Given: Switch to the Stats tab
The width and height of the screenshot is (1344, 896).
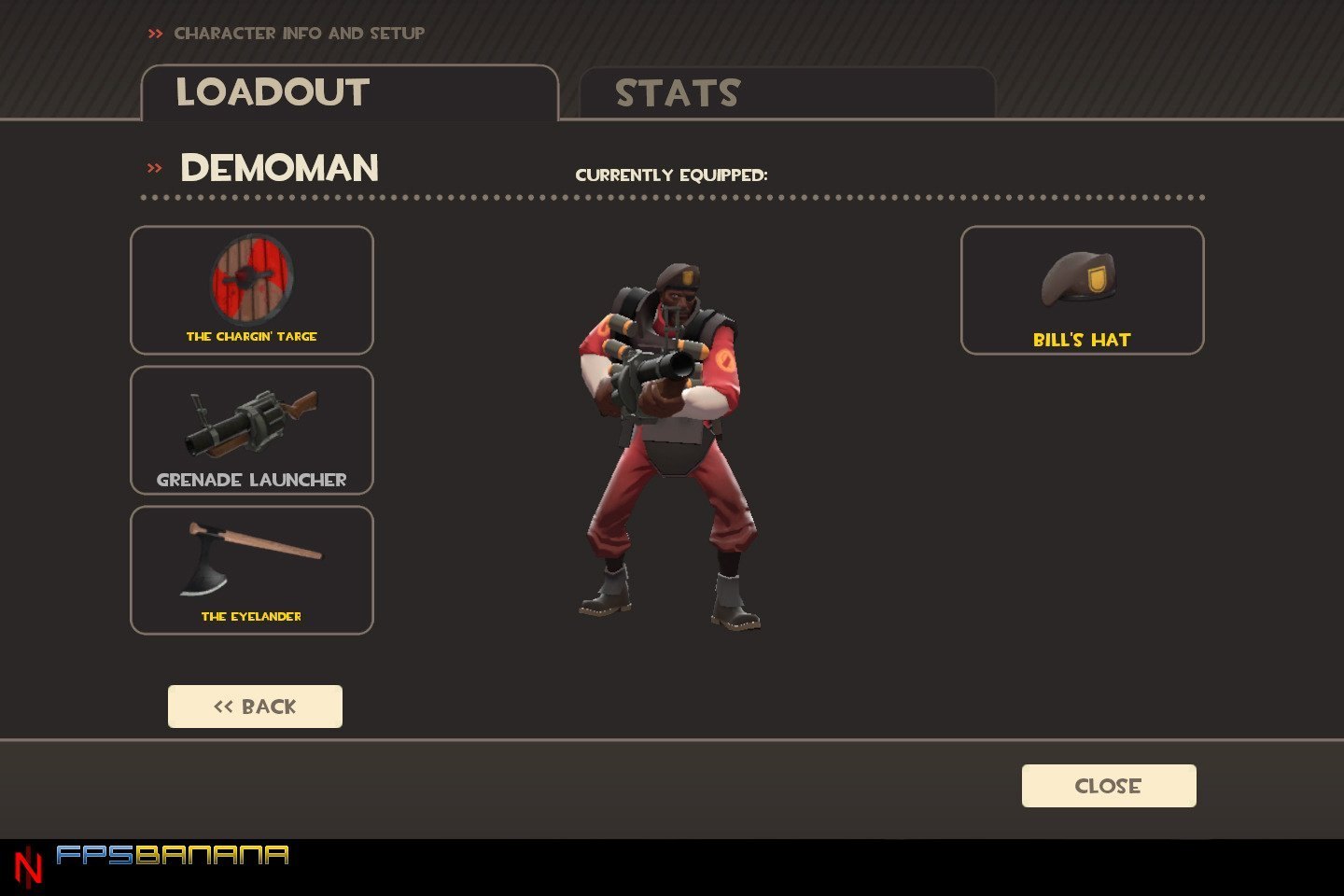Looking at the screenshot, I should [786, 93].
